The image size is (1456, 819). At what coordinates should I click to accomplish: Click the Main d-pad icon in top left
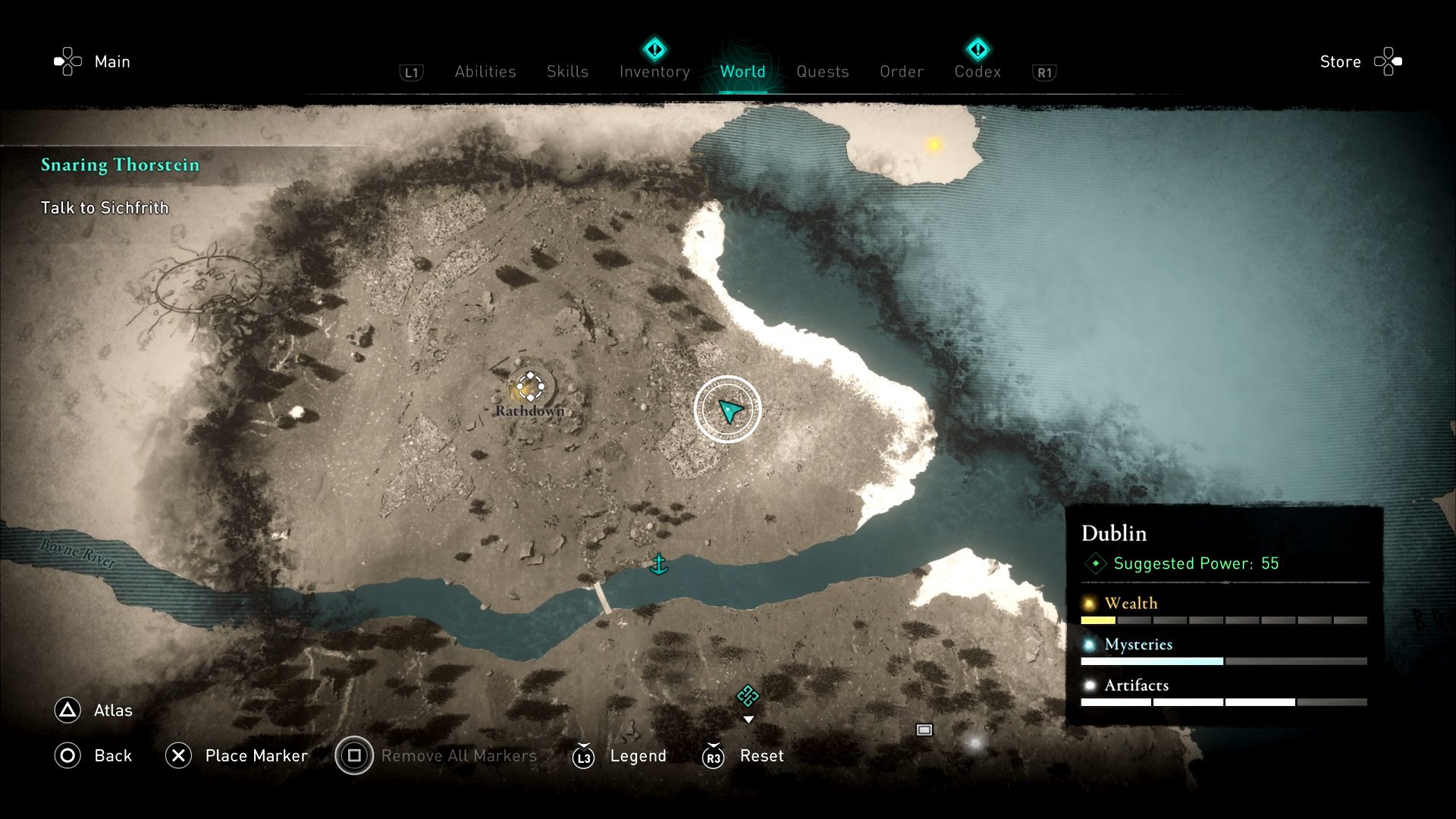click(x=67, y=60)
